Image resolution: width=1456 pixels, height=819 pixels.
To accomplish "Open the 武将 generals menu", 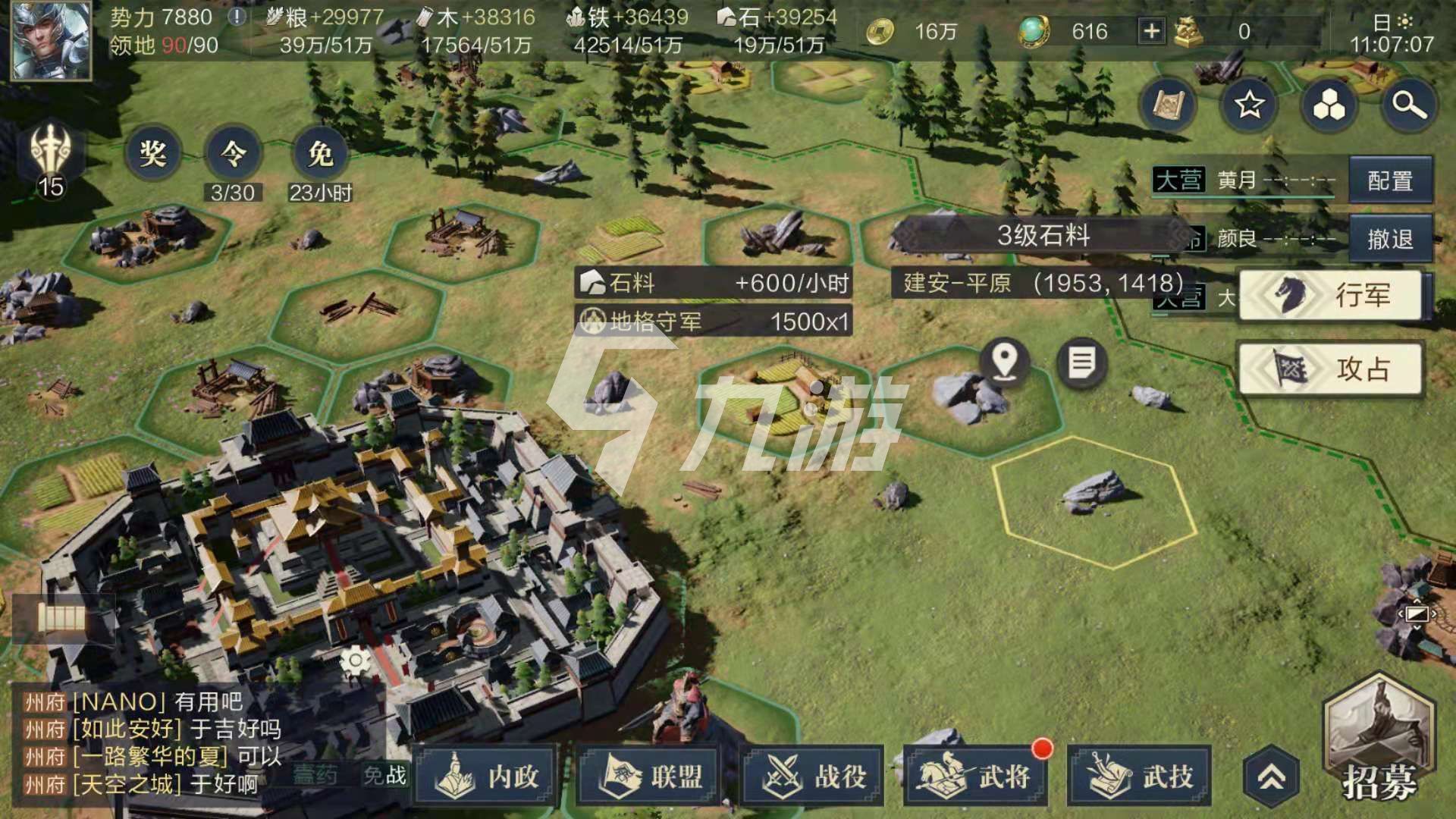I will tap(978, 775).
